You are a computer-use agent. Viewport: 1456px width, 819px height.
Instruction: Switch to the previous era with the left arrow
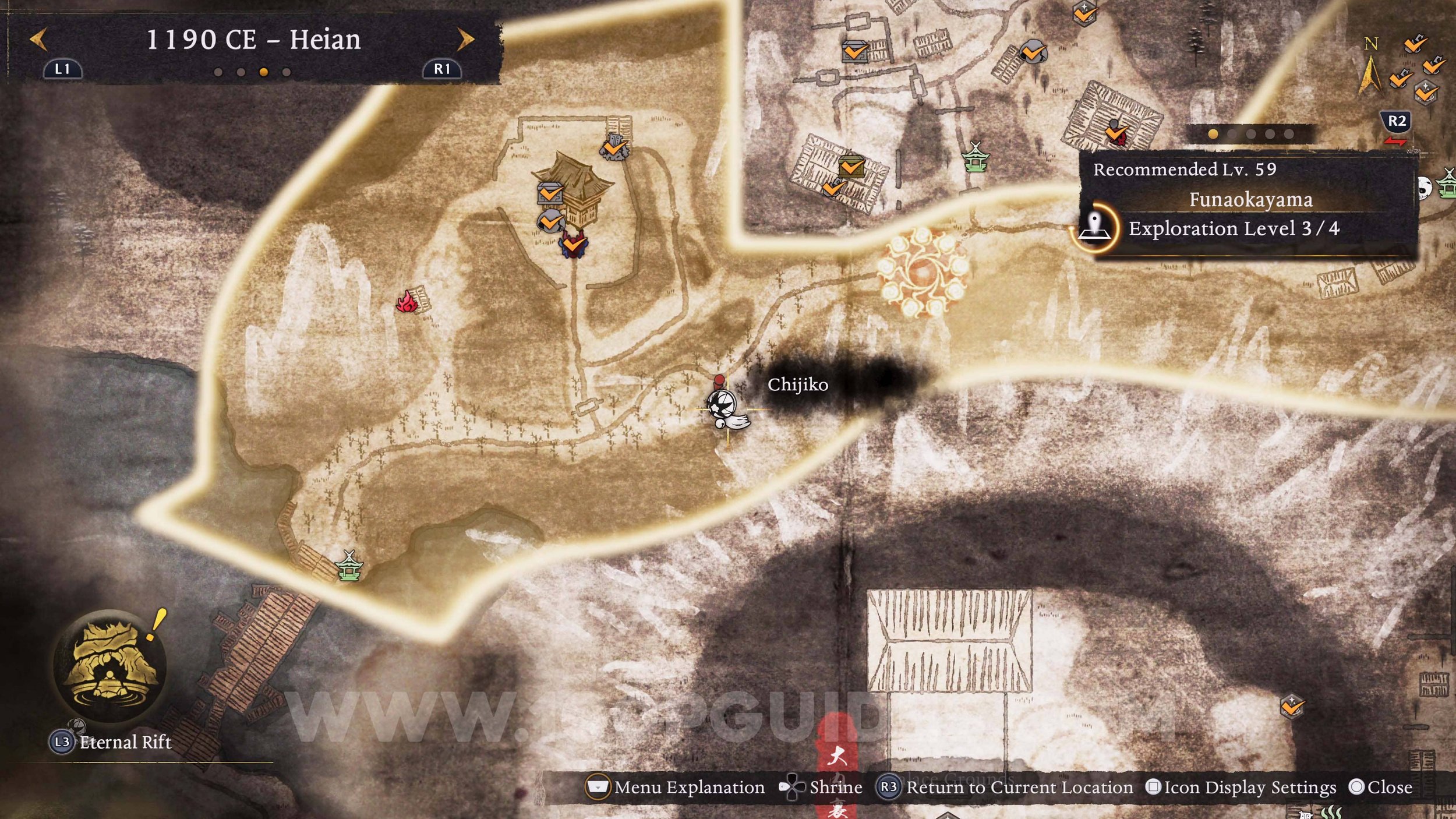(39, 40)
